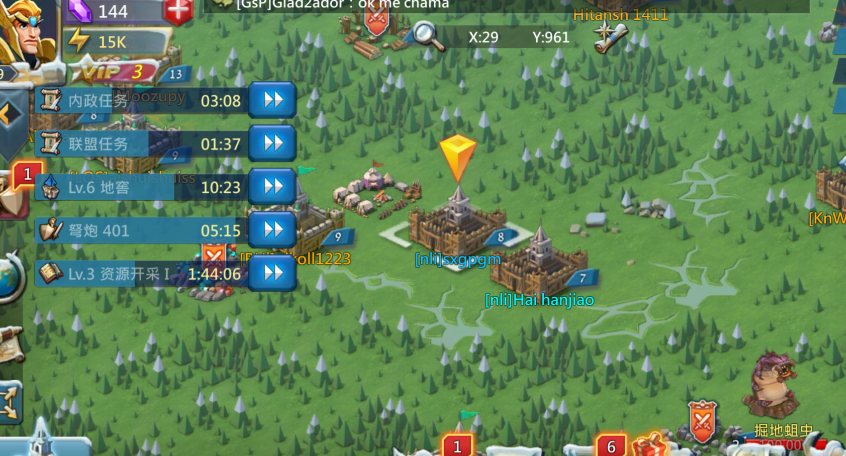Speed up the 内政任务 timer
This screenshot has height=456, width=846.
pyautogui.click(x=271, y=100)
